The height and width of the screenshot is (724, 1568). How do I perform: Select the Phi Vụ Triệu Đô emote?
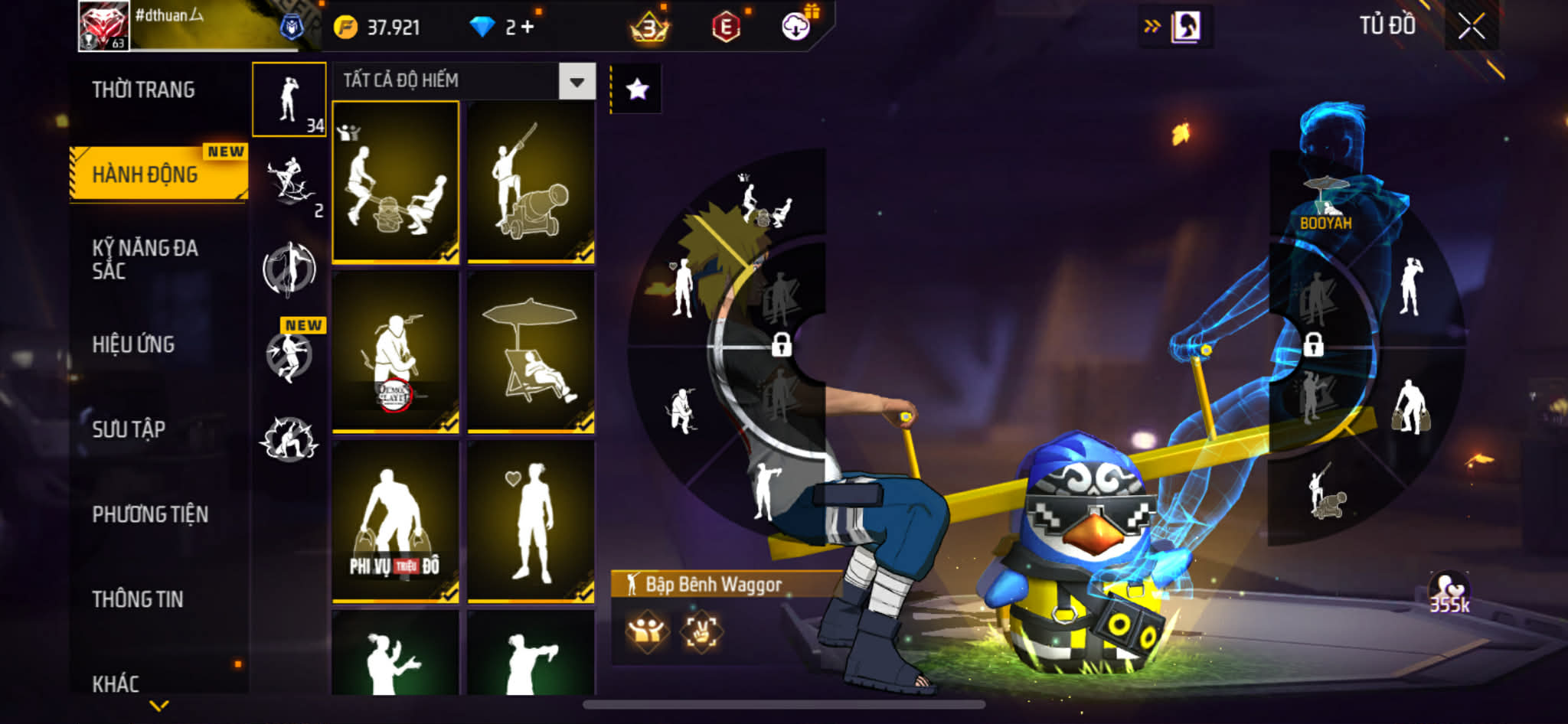(395, 522)
